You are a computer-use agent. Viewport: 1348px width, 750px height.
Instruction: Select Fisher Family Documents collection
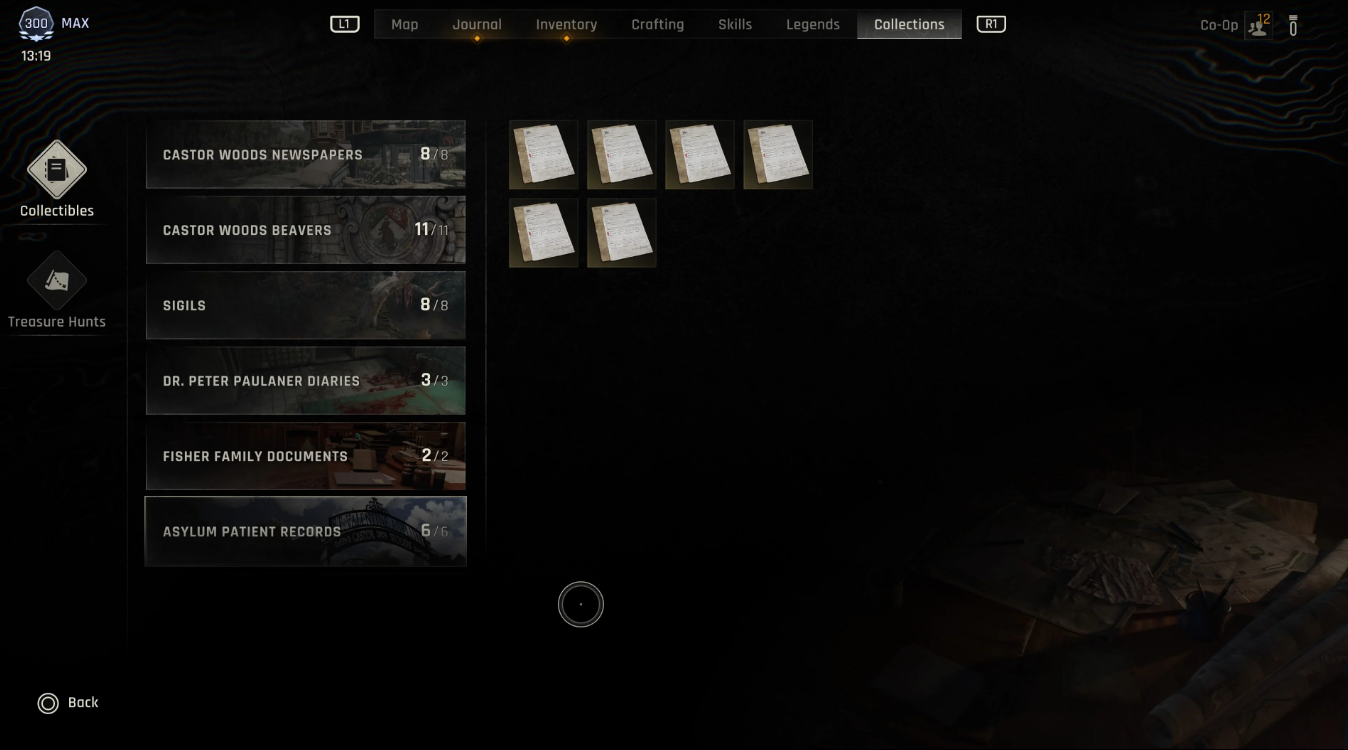pyautogui.click(x=305, y=456)
